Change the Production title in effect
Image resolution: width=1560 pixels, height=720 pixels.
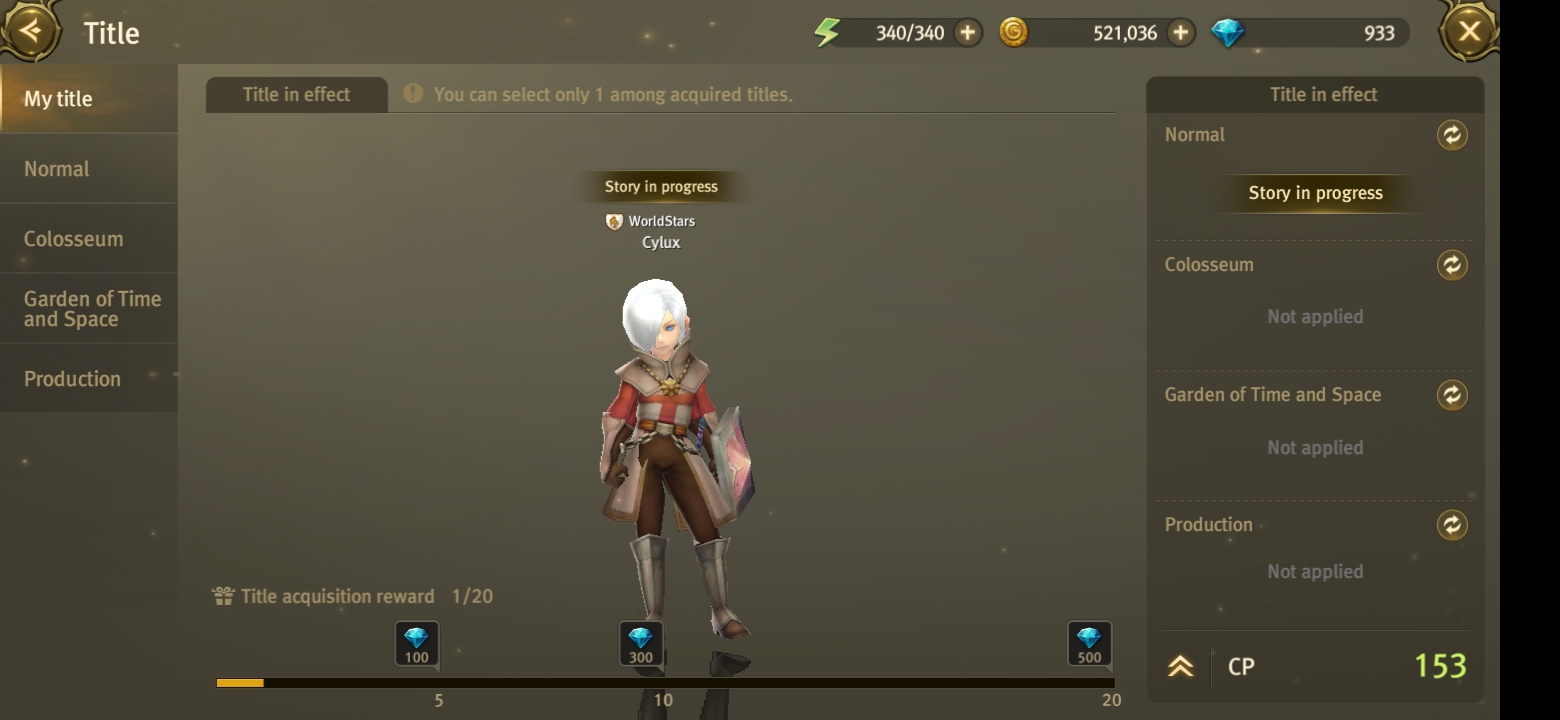(x=1452, y=525)
